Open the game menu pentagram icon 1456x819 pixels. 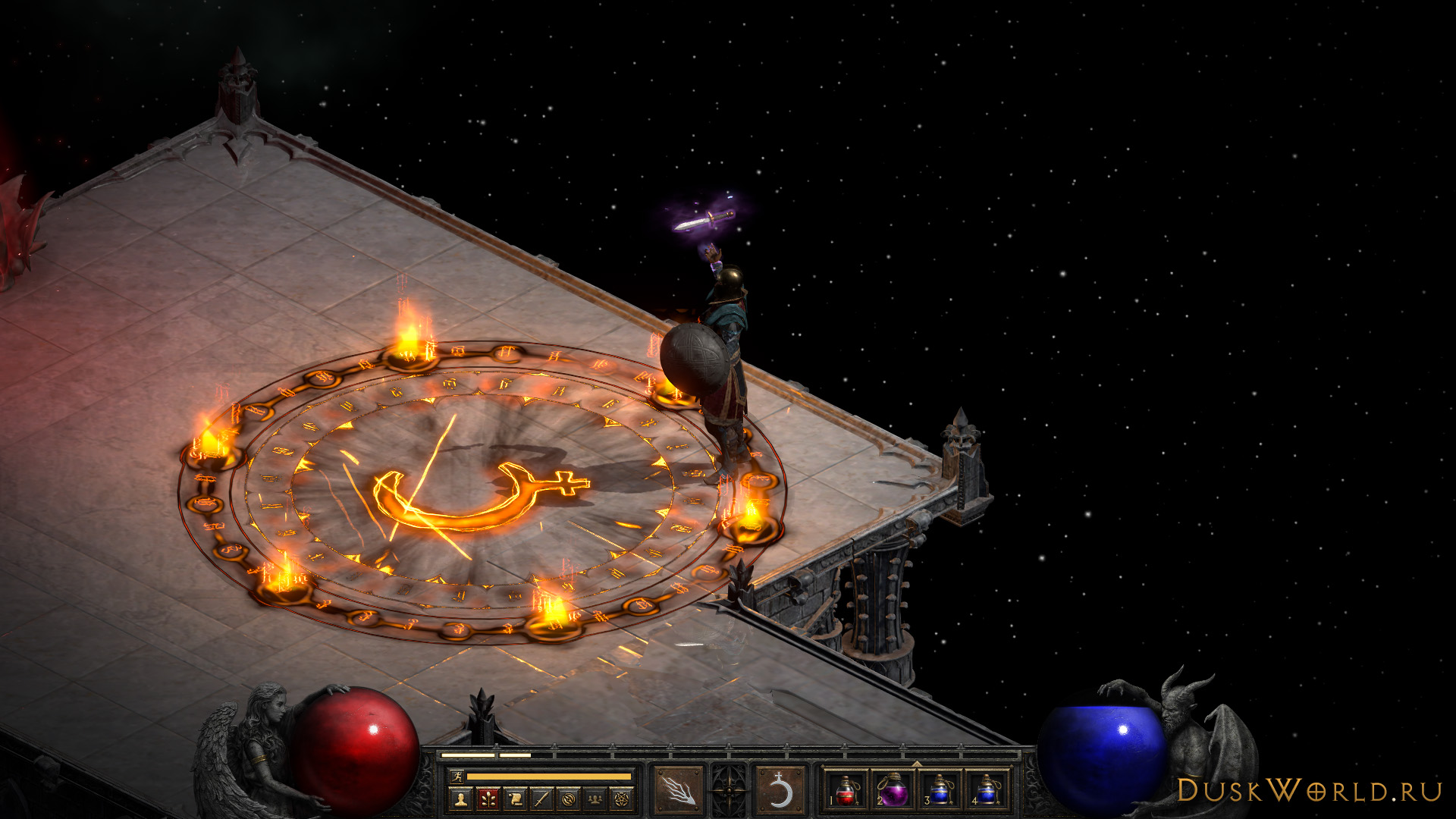pyautogui.click(x=623, y=799)
